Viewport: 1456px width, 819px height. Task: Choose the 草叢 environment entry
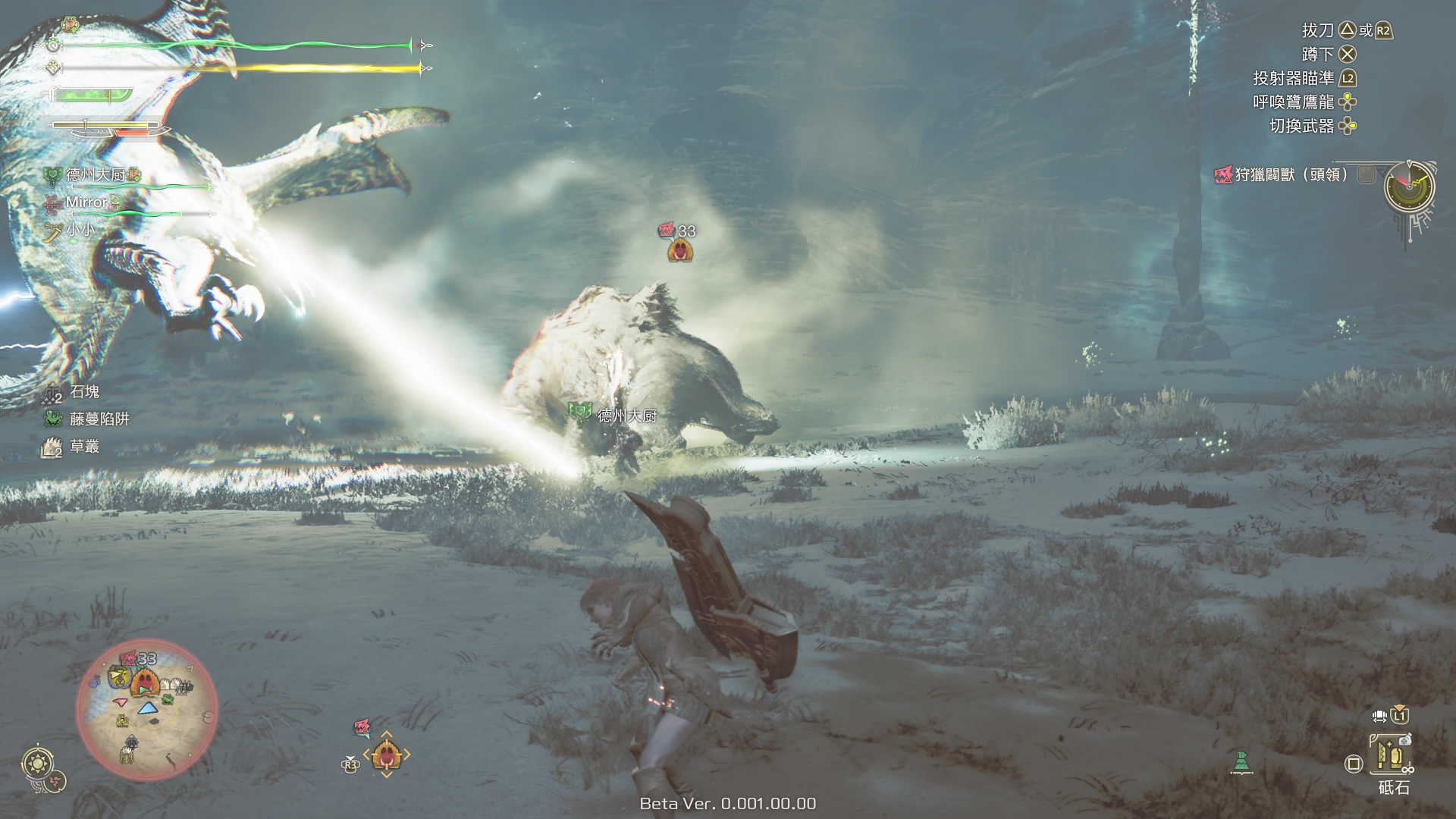coord(84,447)
